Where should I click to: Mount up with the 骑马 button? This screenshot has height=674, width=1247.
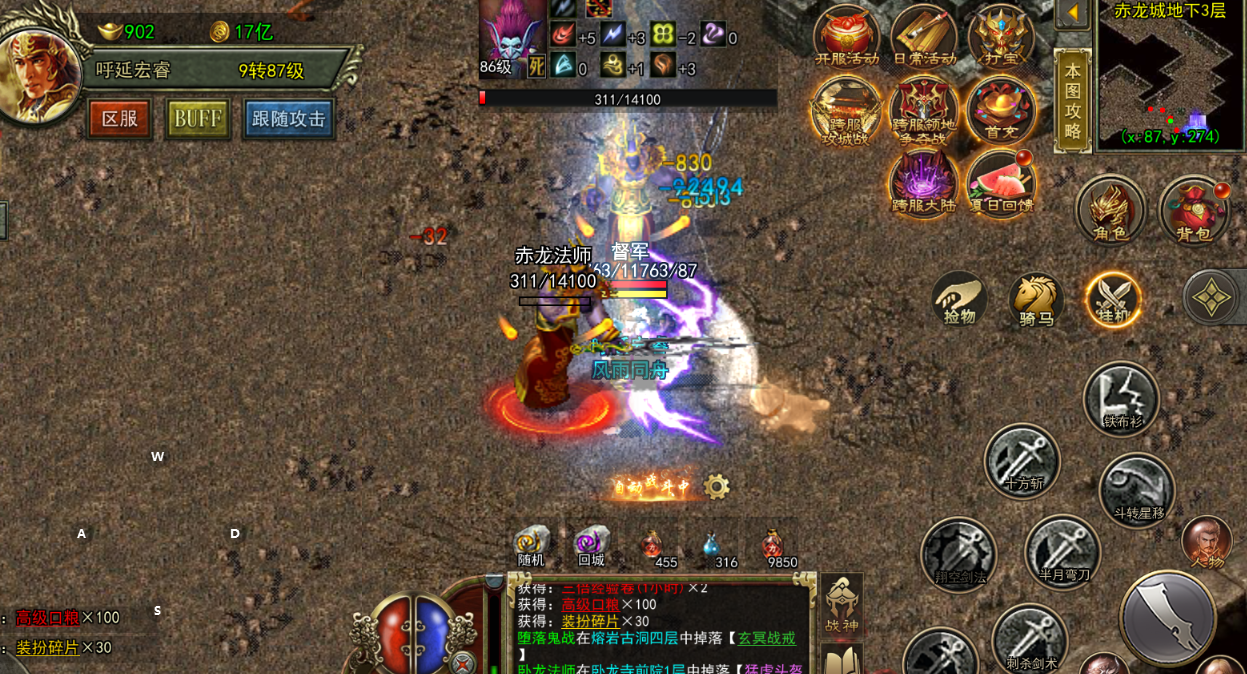pyautogui.click(x=1036, y=299)
